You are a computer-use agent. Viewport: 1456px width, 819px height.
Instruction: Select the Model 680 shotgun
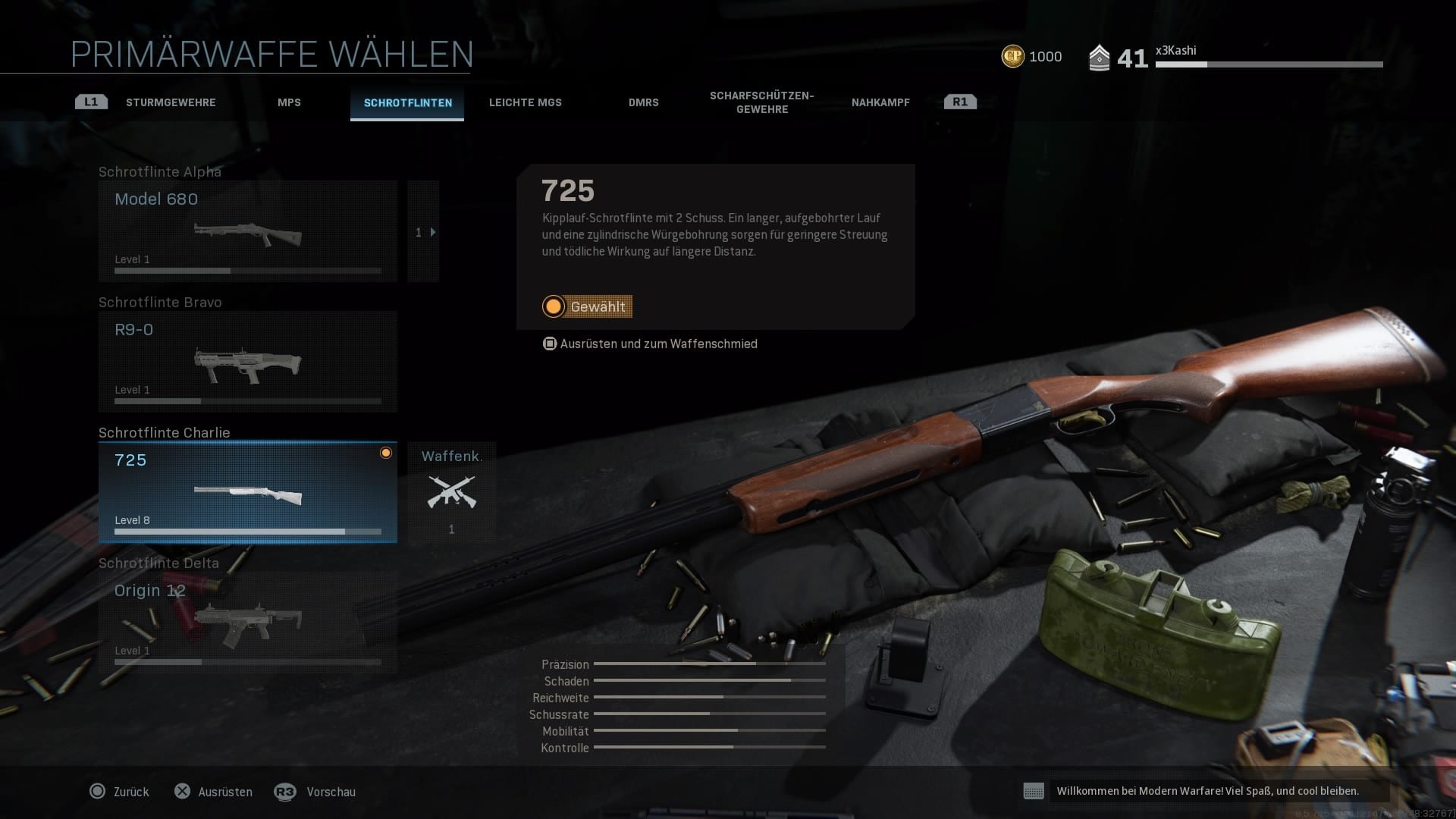pyautogui.click(x=247, y=231)
